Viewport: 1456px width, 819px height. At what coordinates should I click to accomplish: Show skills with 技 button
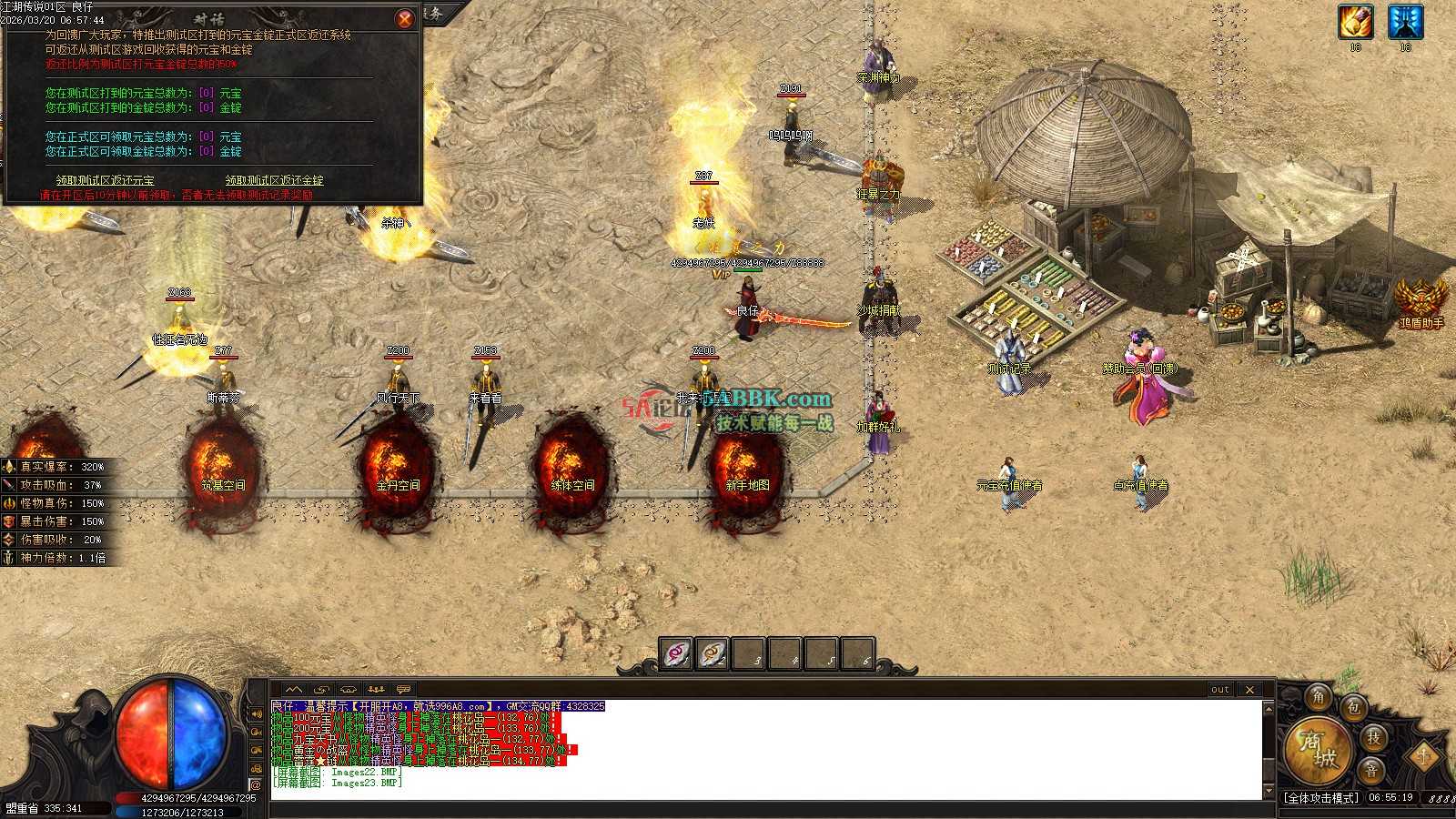(1373, 737)
